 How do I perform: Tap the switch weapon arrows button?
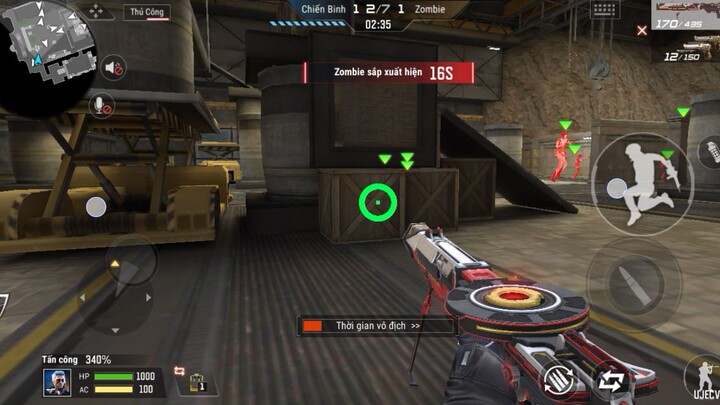(609, 379)
